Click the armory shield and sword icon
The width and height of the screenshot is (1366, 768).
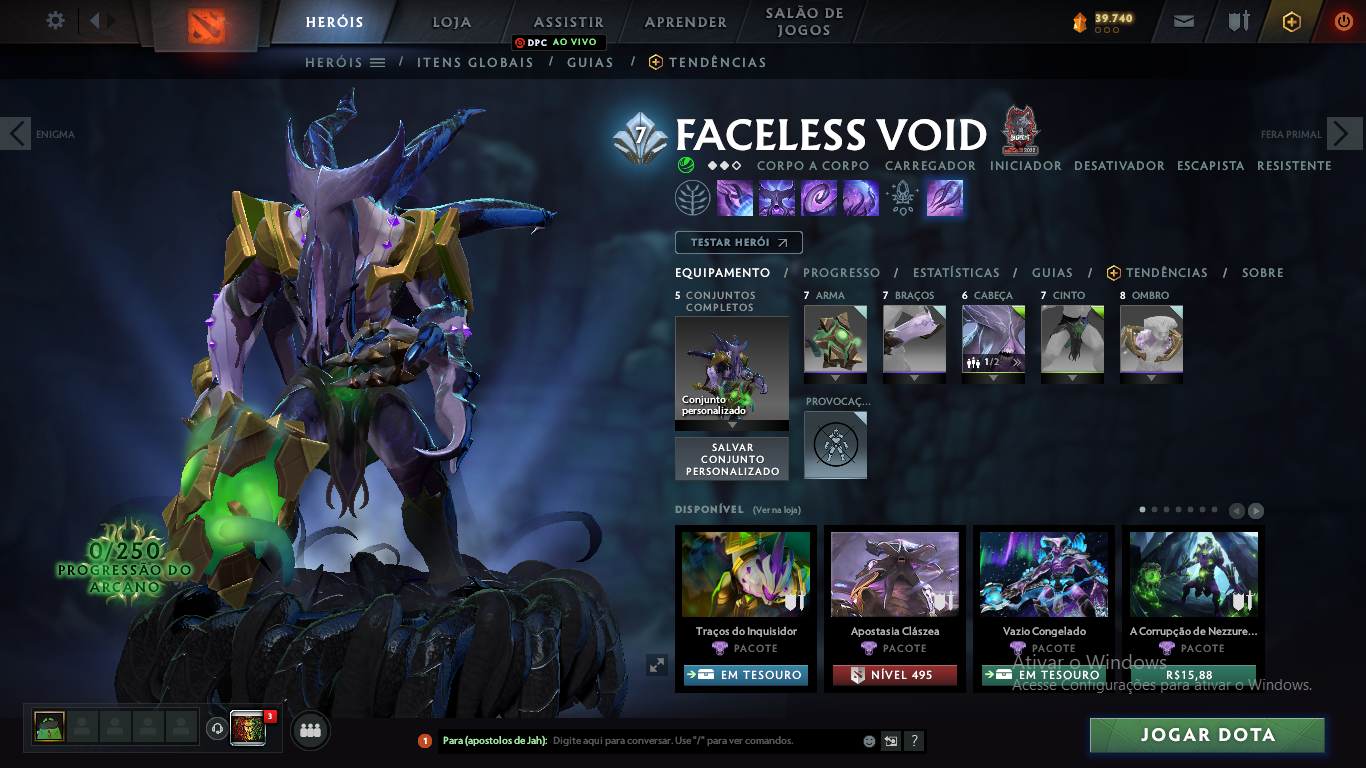(1241, 20)
